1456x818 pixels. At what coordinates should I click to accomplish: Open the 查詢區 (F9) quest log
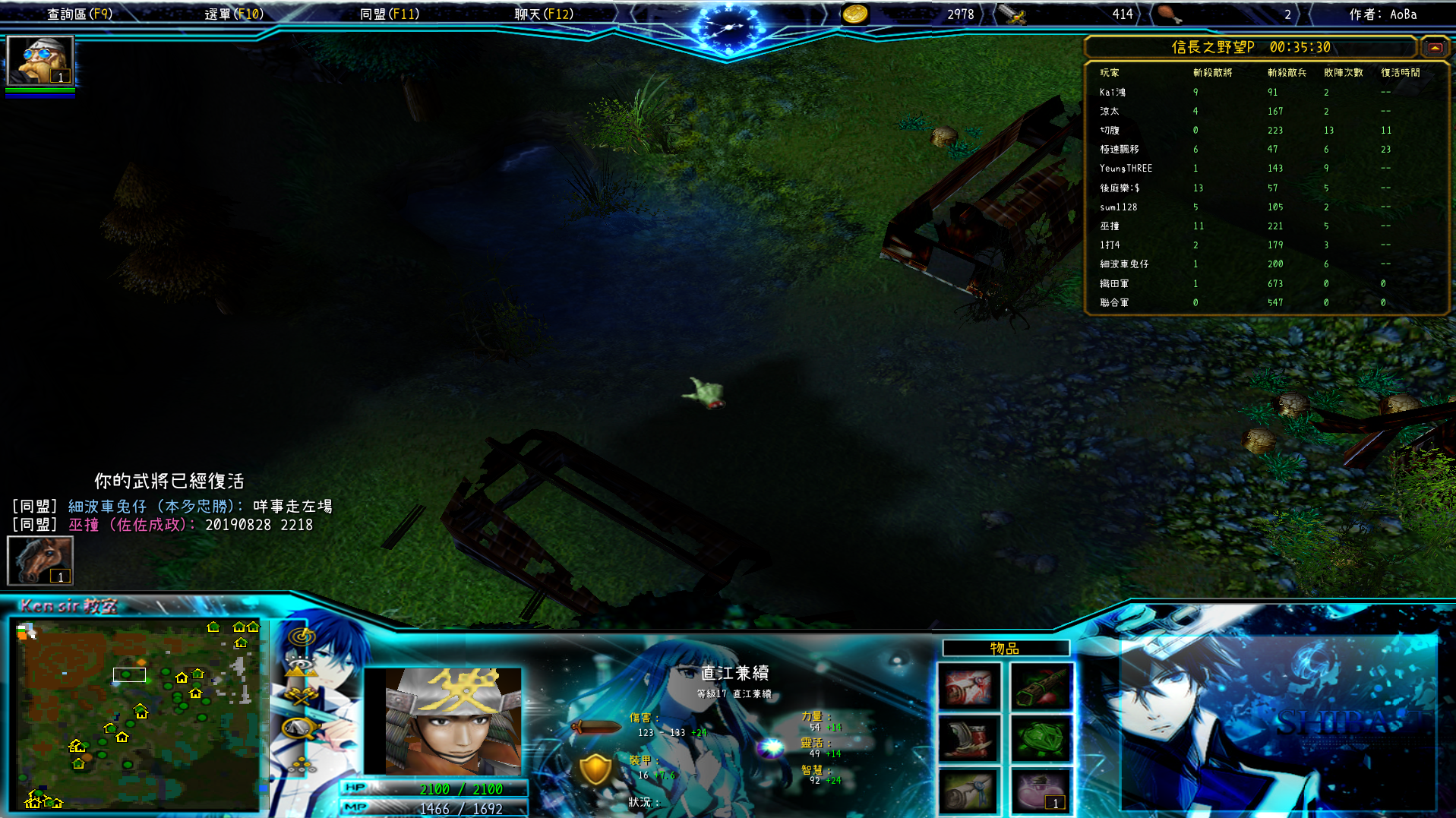tap(80, 14)
